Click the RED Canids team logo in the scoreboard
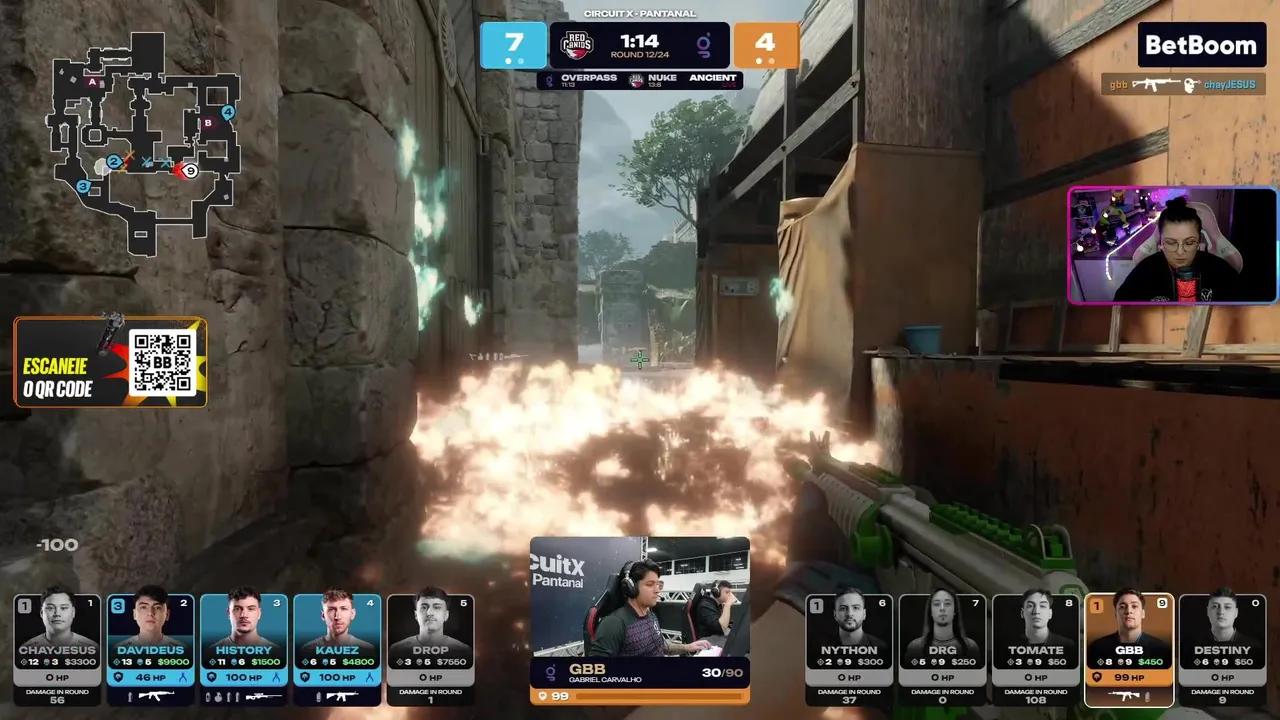Image resolution: width=1280 pixels, height=720 pixels. [576, 45]
